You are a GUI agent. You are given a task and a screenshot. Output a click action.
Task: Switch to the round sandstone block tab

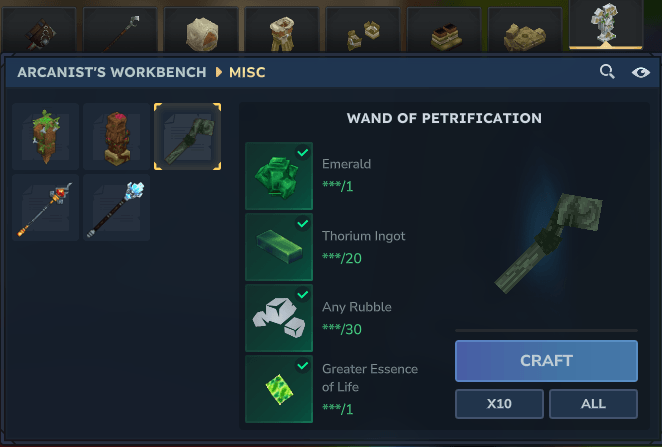click(x=201, y=30)
